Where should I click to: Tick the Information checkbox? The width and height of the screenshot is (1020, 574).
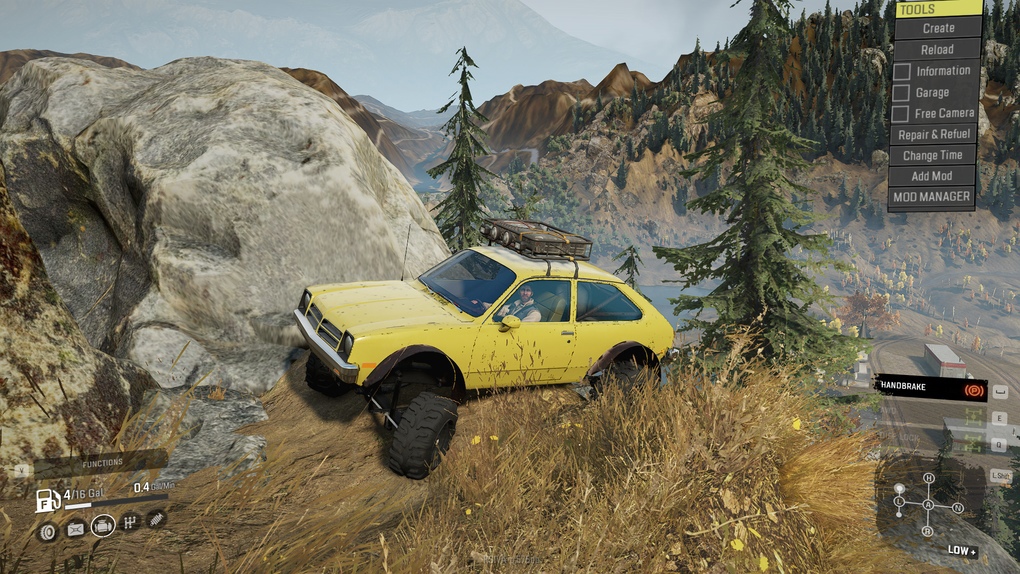pos(902,71)
